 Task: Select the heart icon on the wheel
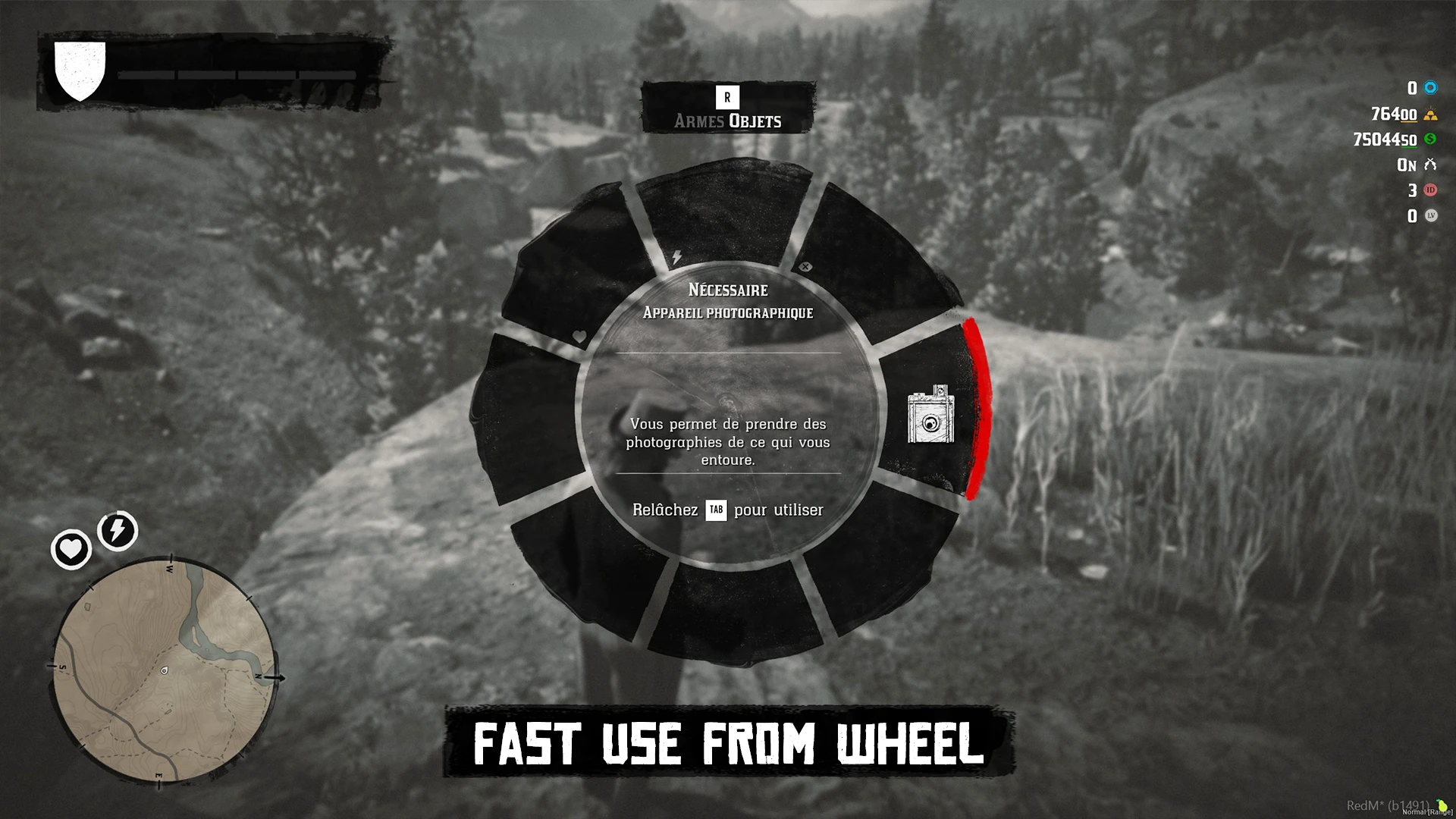click(x=578, y=336)
